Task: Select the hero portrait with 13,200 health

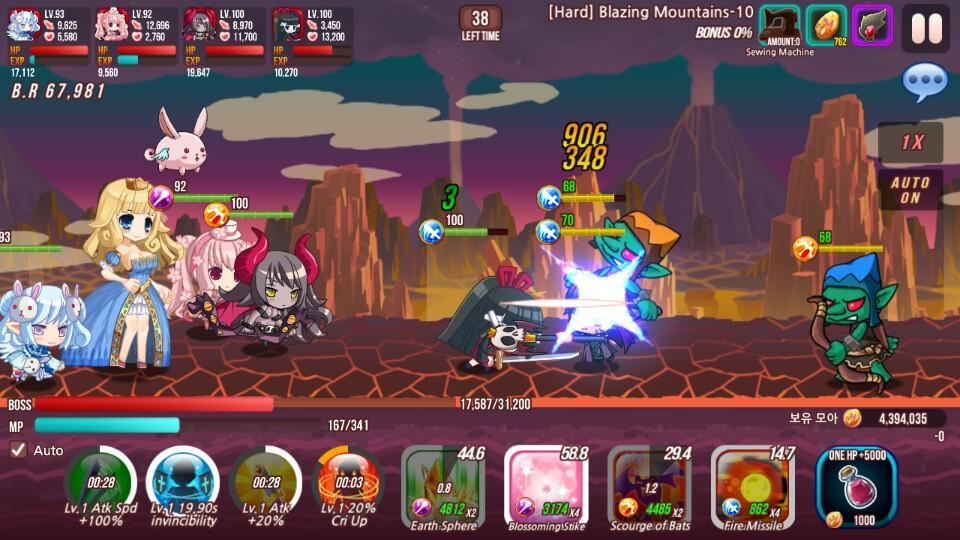Action: pos(287,25)
